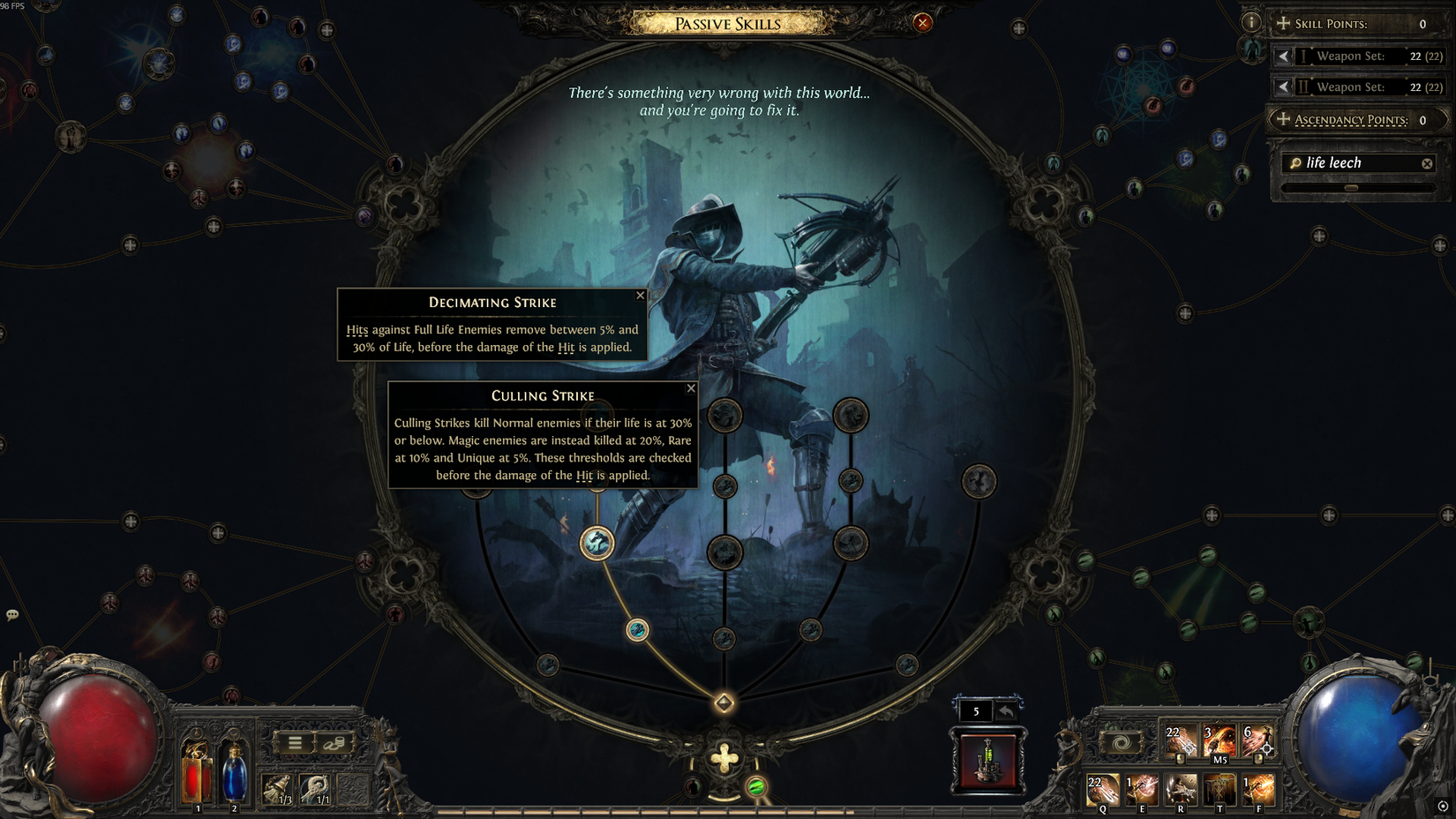Clear the life leech search text
Image resolution: width=1456 pixels, height=819 pixels.
point(1427,162)
